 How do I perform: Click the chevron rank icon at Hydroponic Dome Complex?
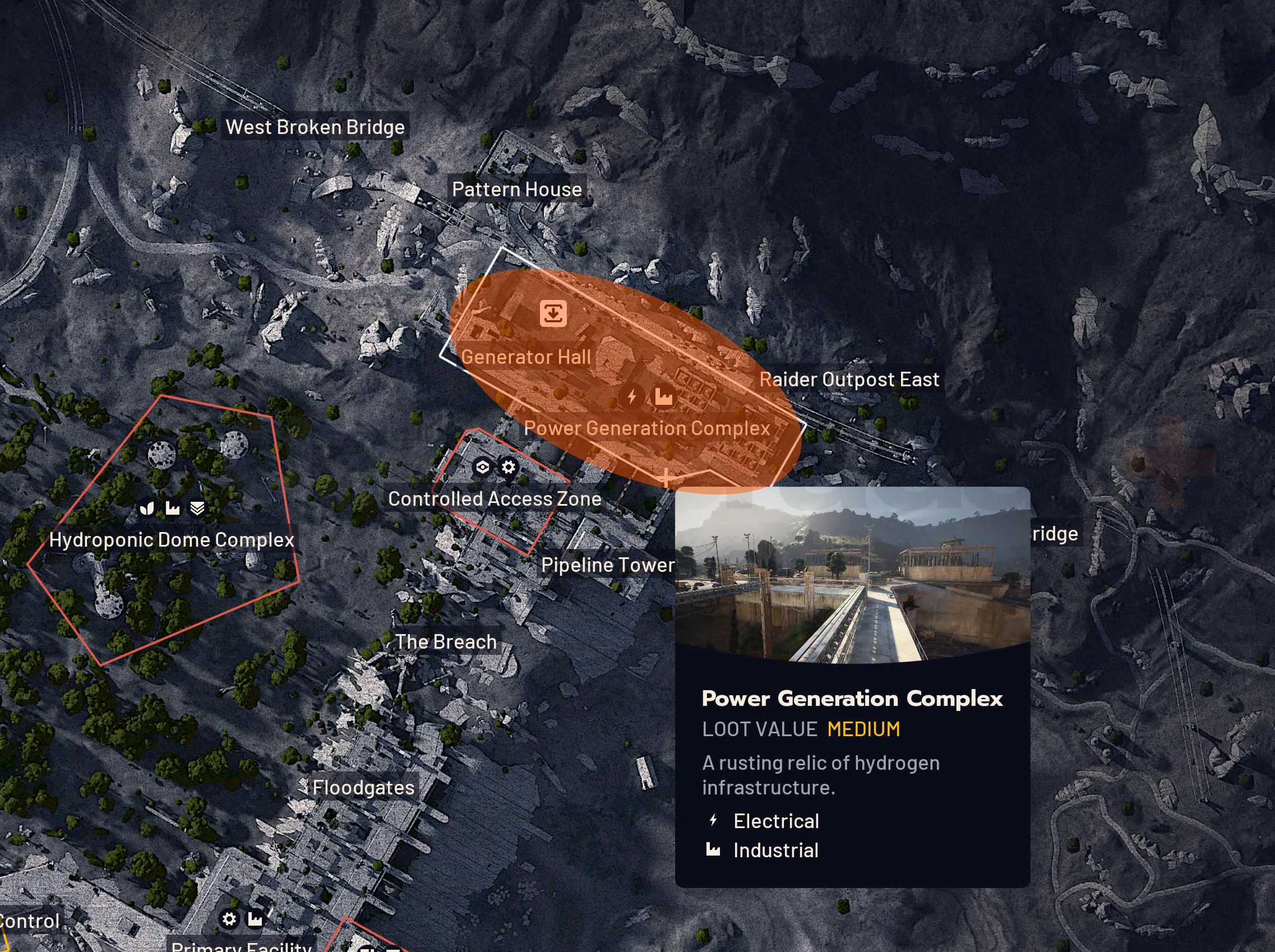pyautogui.click(x=196, y=510)
